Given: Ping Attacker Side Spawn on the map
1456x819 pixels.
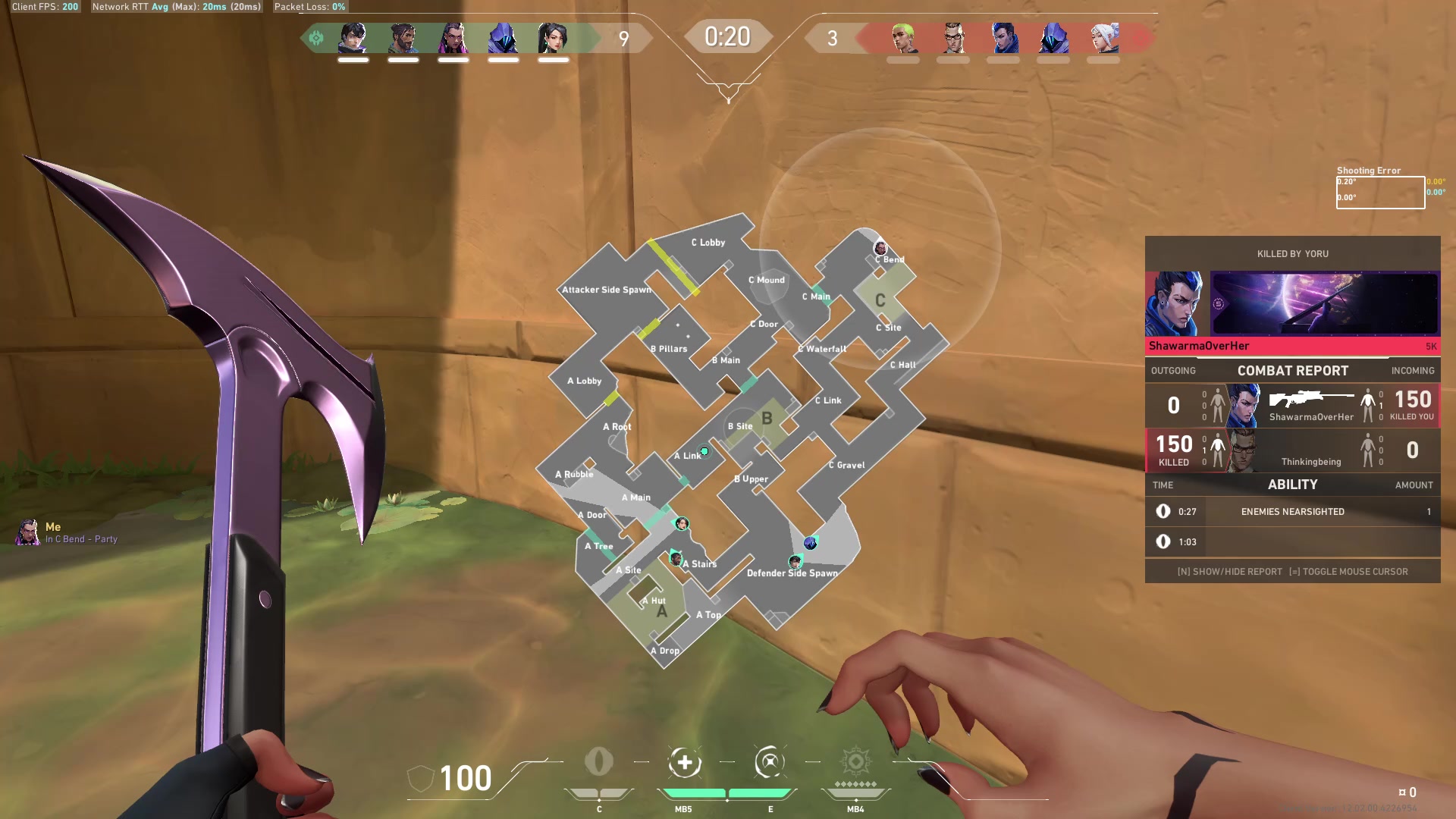Looking at the screenshot, I should click(606, 290).
